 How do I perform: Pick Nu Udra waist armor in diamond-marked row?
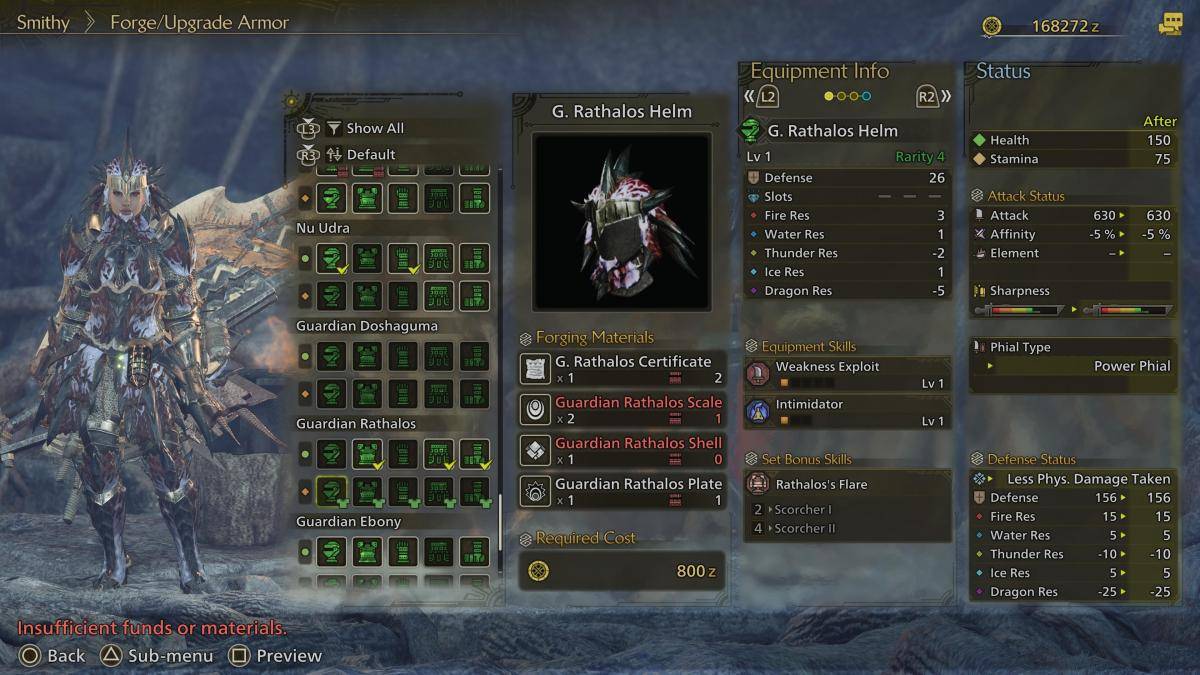(x=438, y=295)
